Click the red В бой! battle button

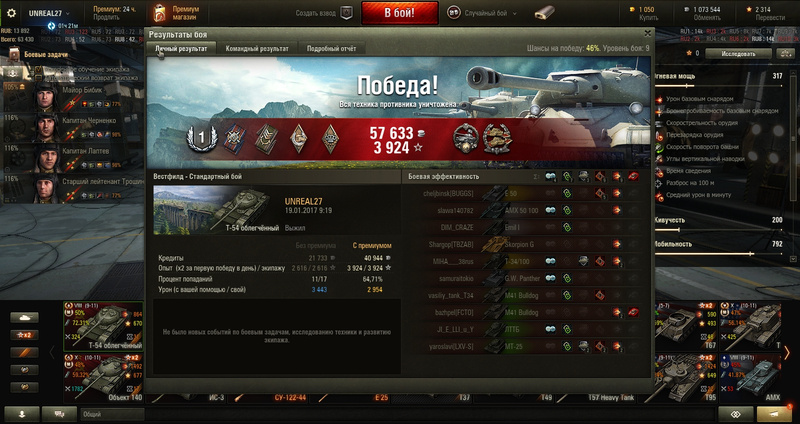[x=398, y=13]
